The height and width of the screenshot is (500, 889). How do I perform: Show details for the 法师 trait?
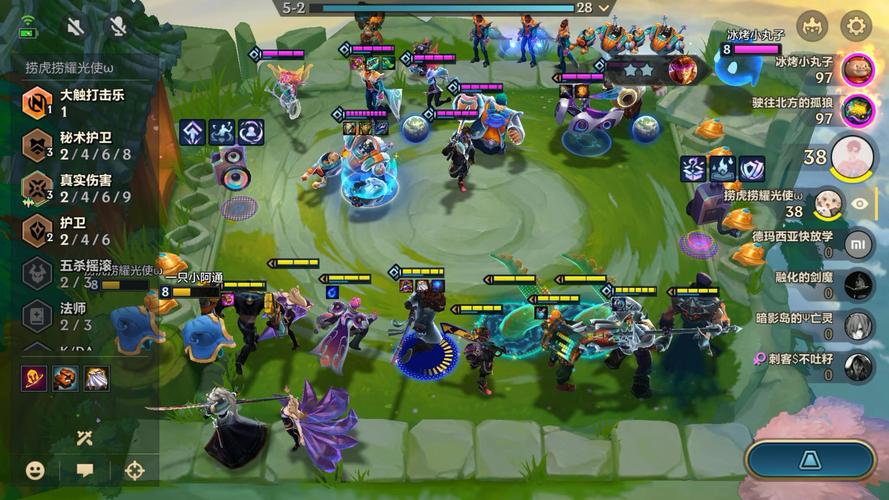tap(75, 316)
